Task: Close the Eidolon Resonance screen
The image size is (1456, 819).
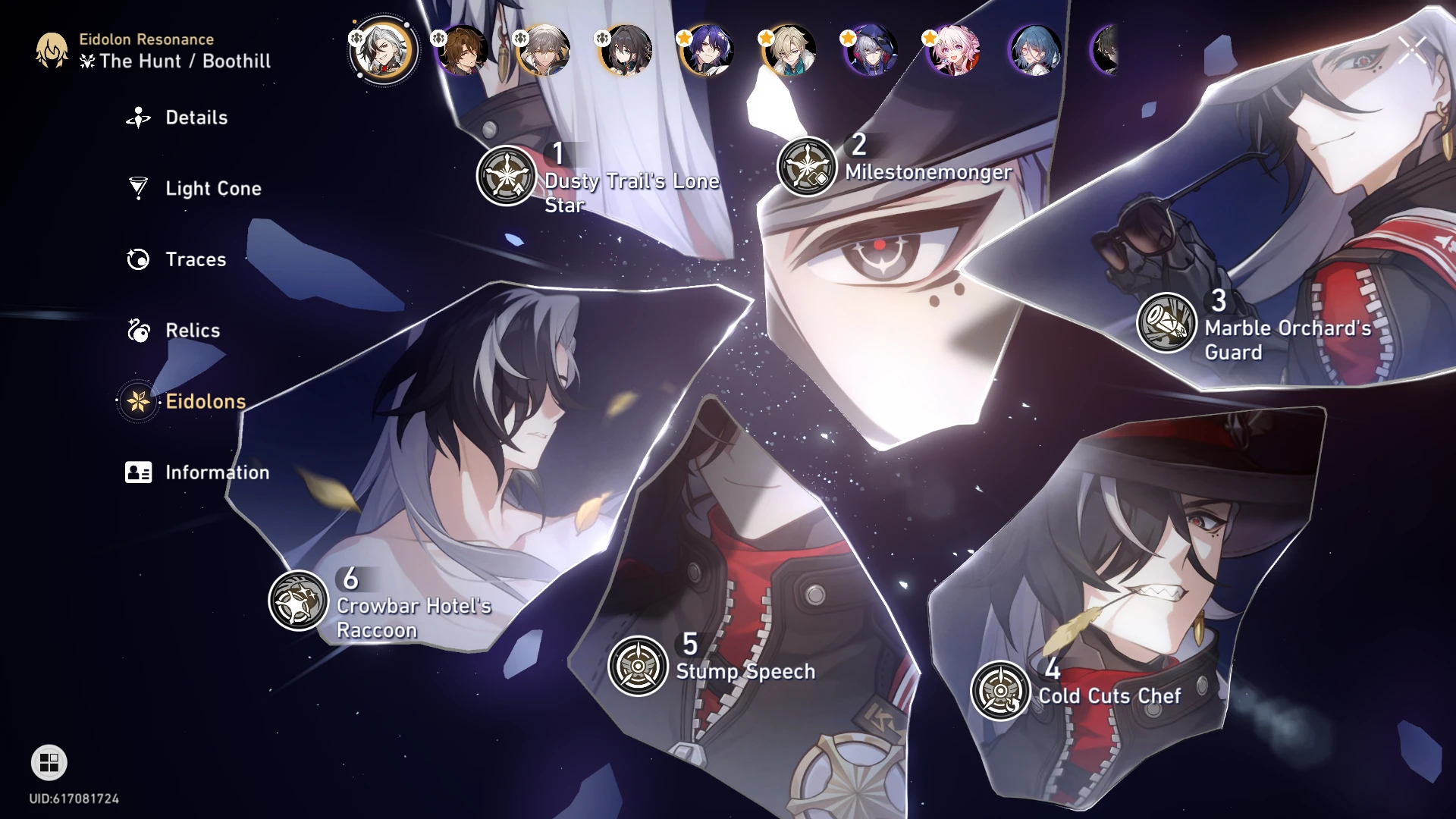Action: (x=1412, y=49)
